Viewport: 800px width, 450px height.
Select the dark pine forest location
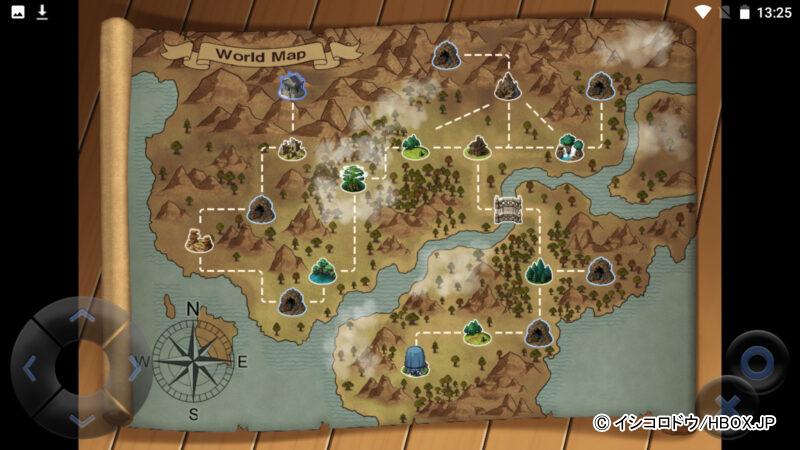(539, 270)
